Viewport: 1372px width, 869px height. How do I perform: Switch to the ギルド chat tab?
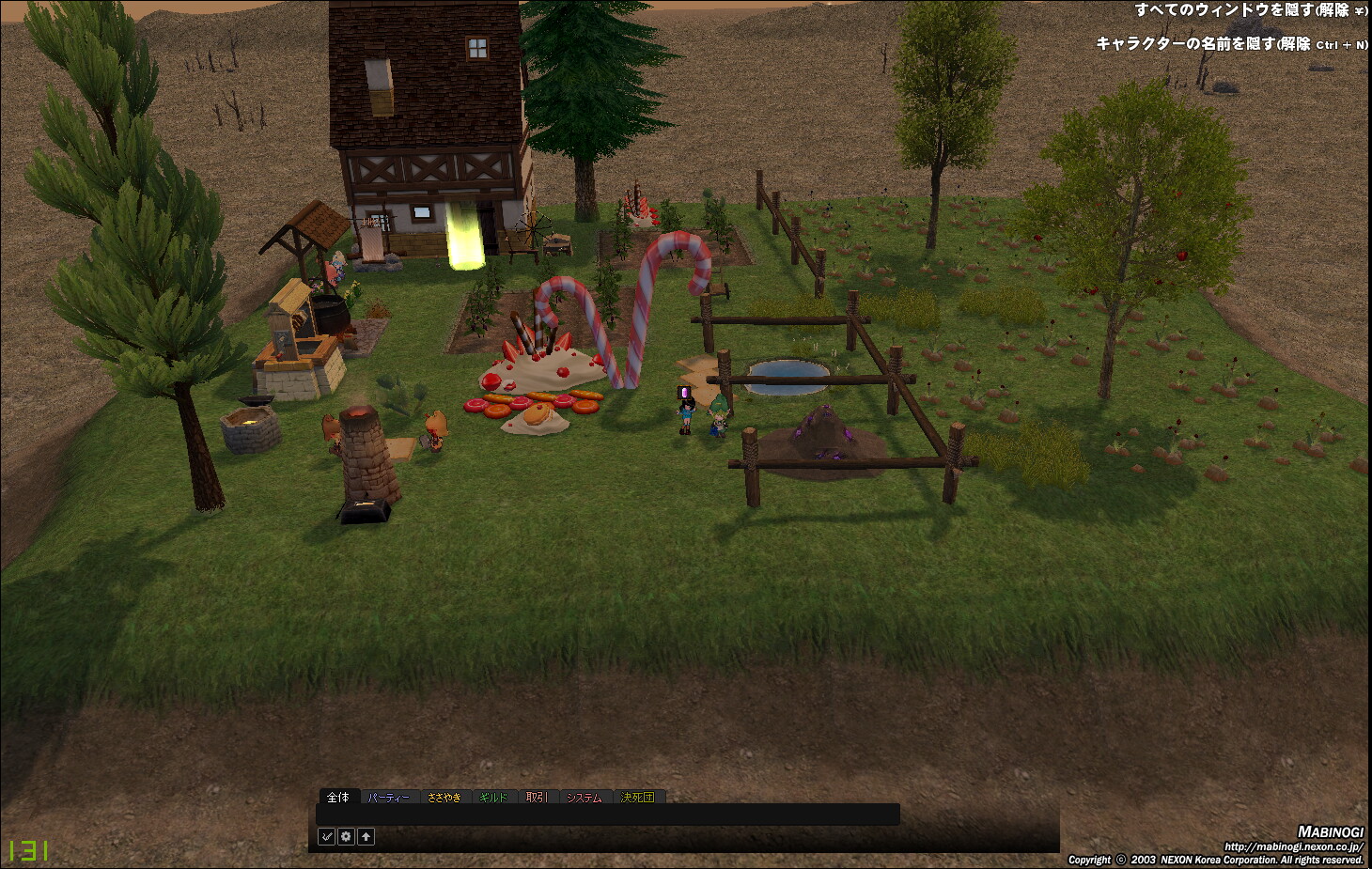[x=493, y=797]
